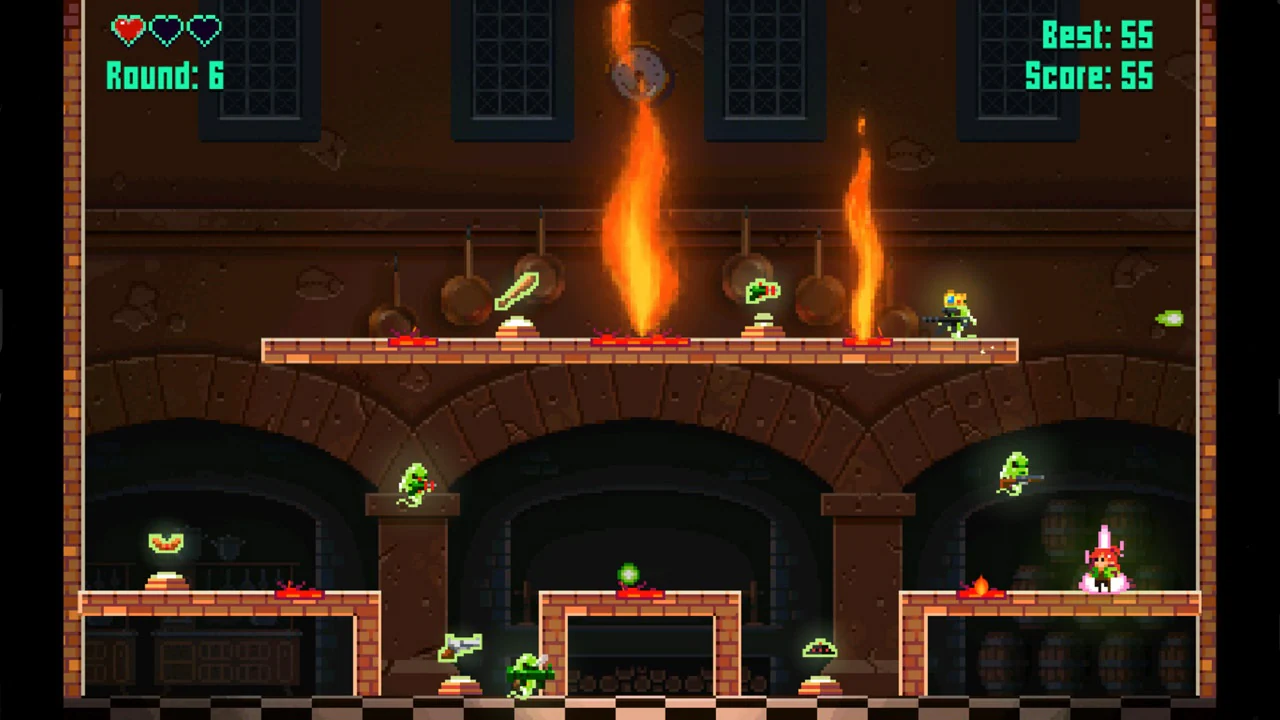Click the green frog jumping with a rifle
This screenshot has width=1280, height=720.
coord(1015,472)
